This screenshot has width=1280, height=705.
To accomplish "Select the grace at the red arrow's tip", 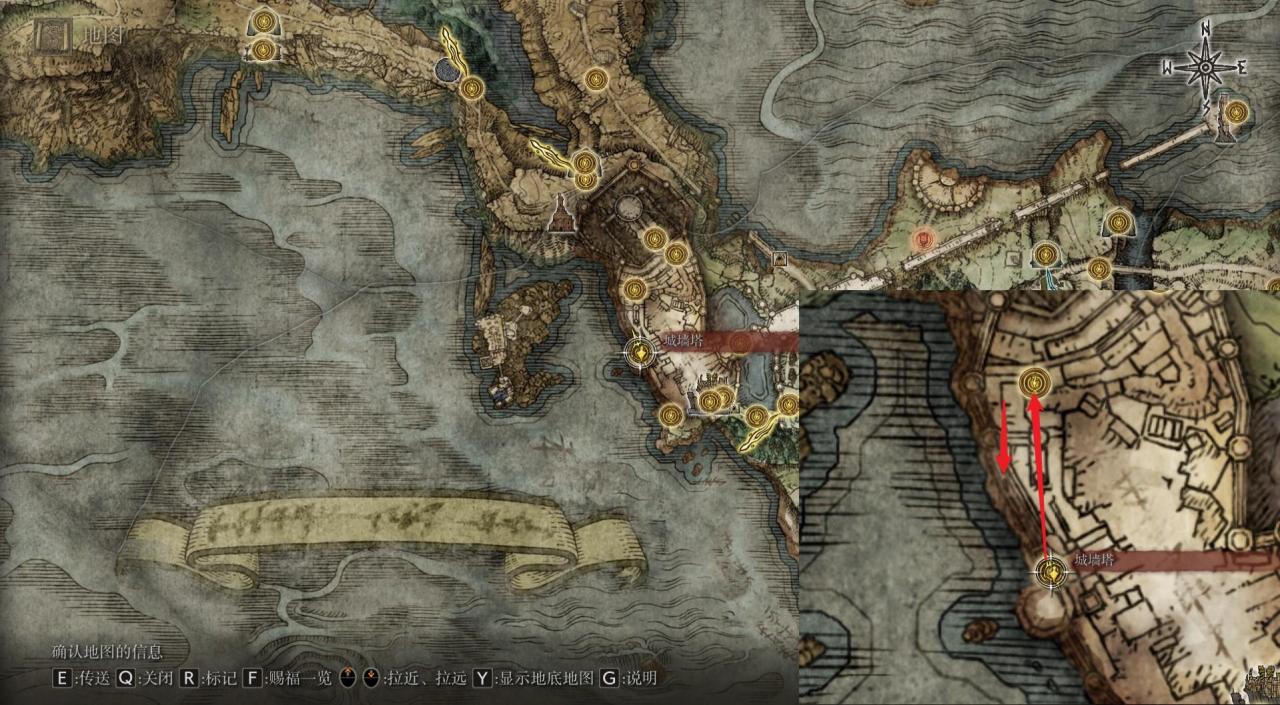I will click(x=1035, y=381).
